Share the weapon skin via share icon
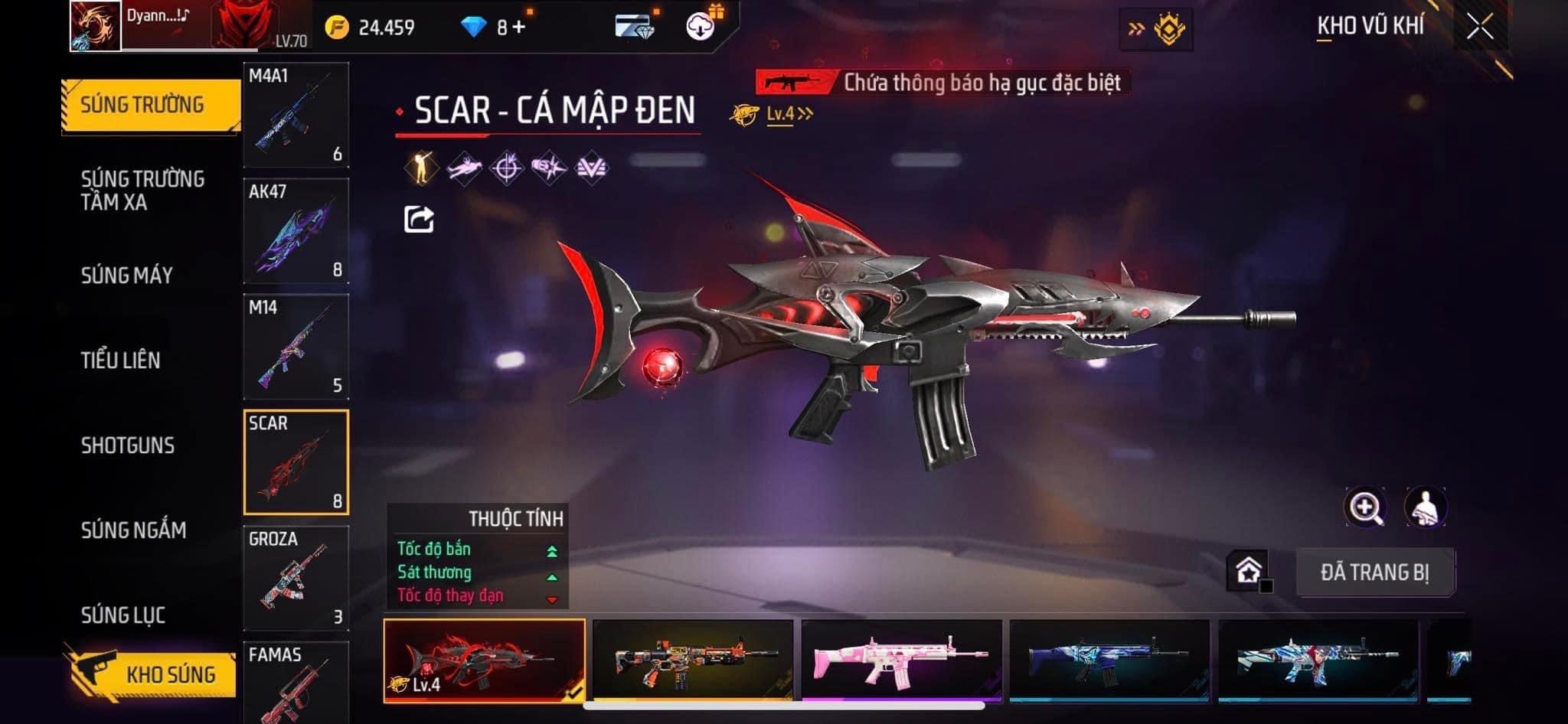 click(x=419, y=220)
